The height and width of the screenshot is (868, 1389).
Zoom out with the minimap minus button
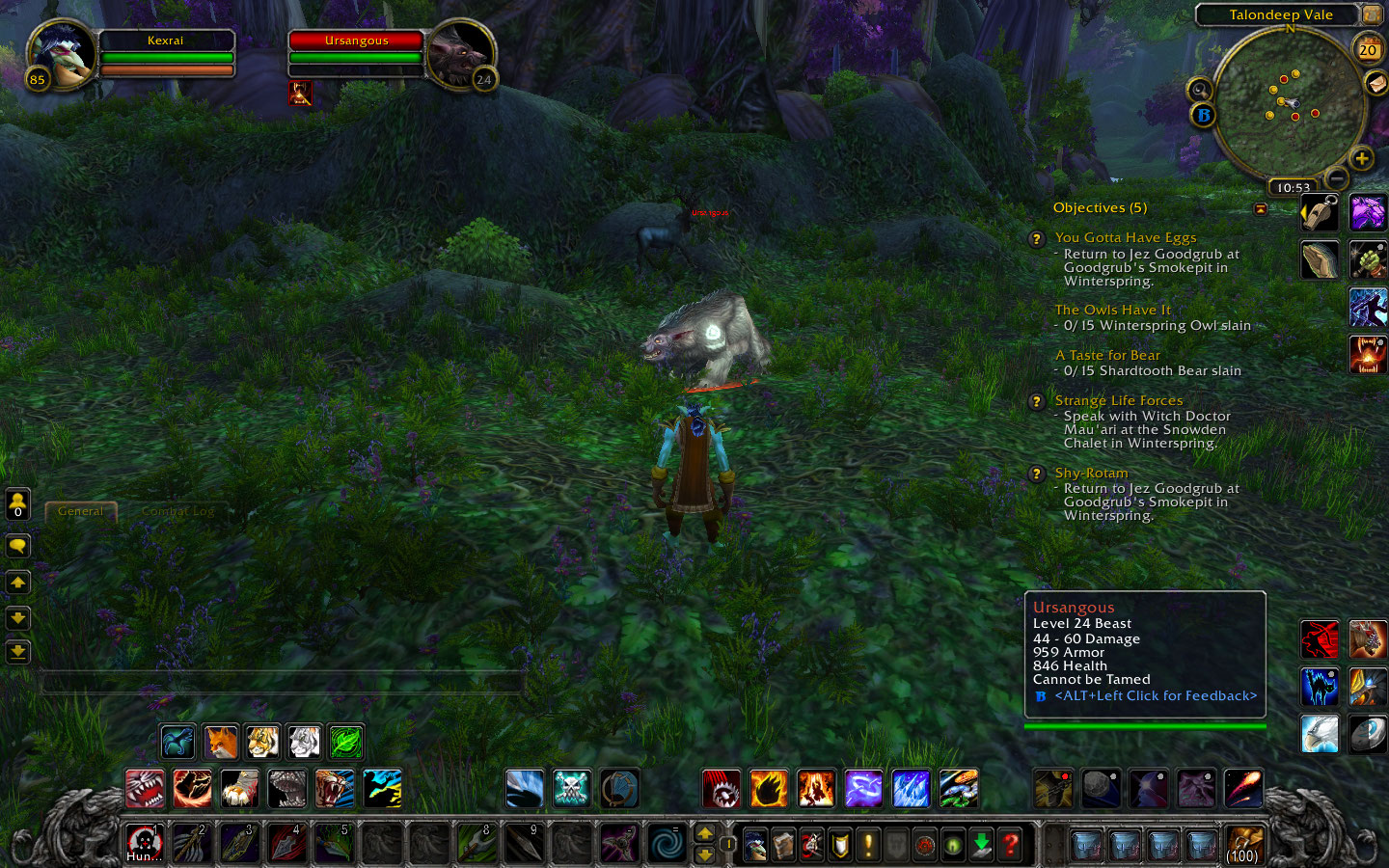point(1337,178)
